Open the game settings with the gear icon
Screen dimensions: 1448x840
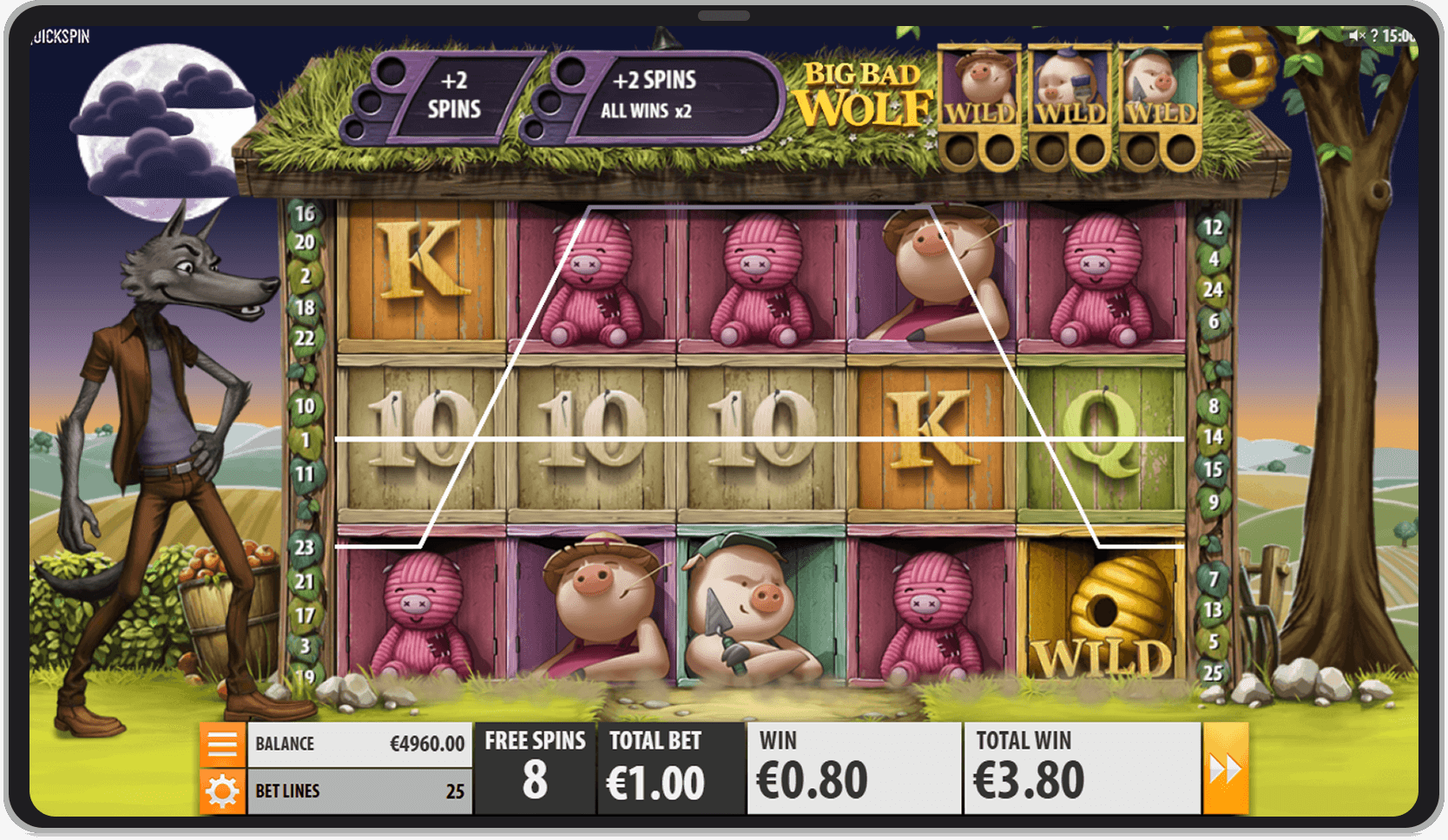223,791
